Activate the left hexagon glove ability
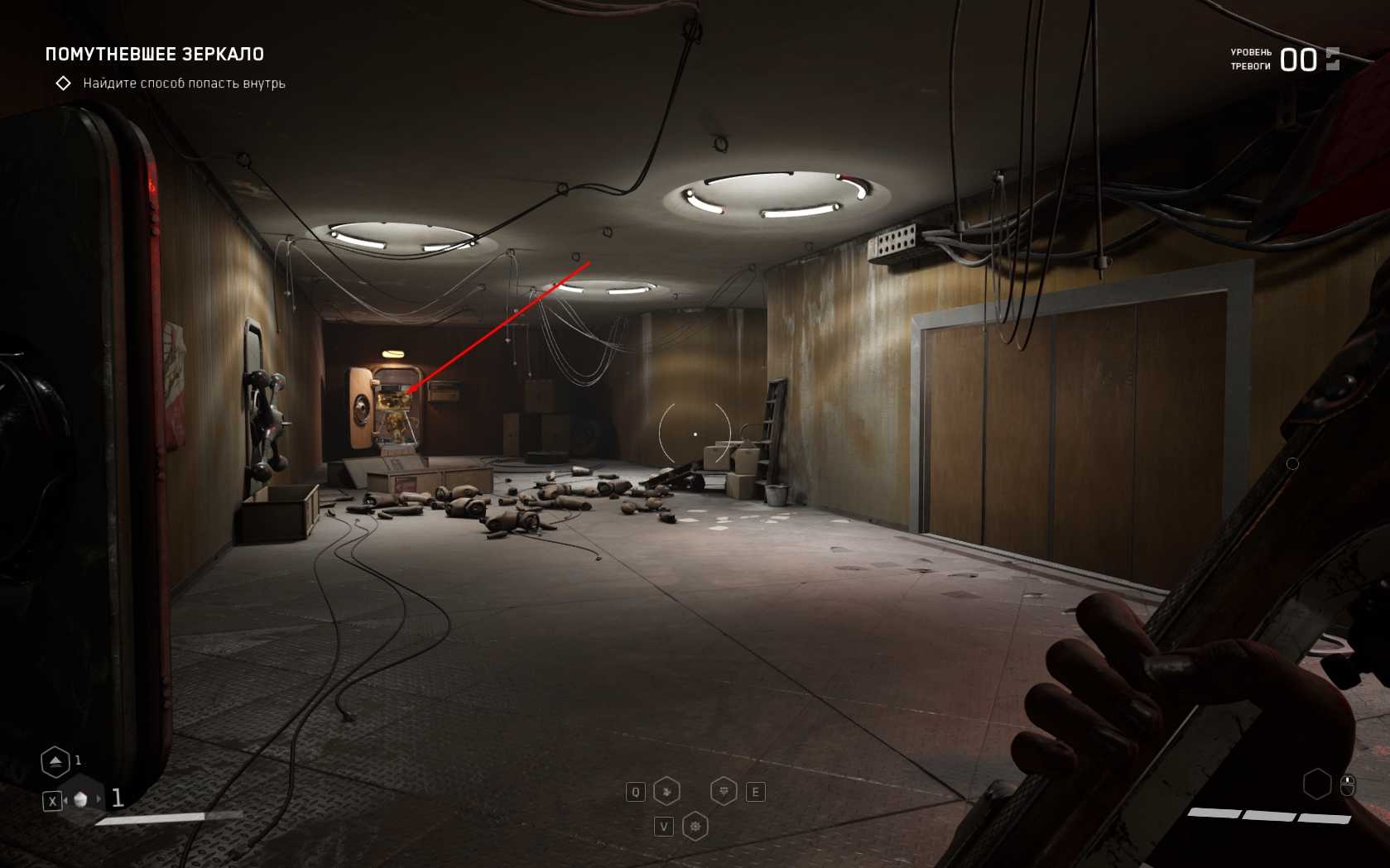Image resolution: width=1390 pixels, height=868 pixels. [x=666, y=792]
